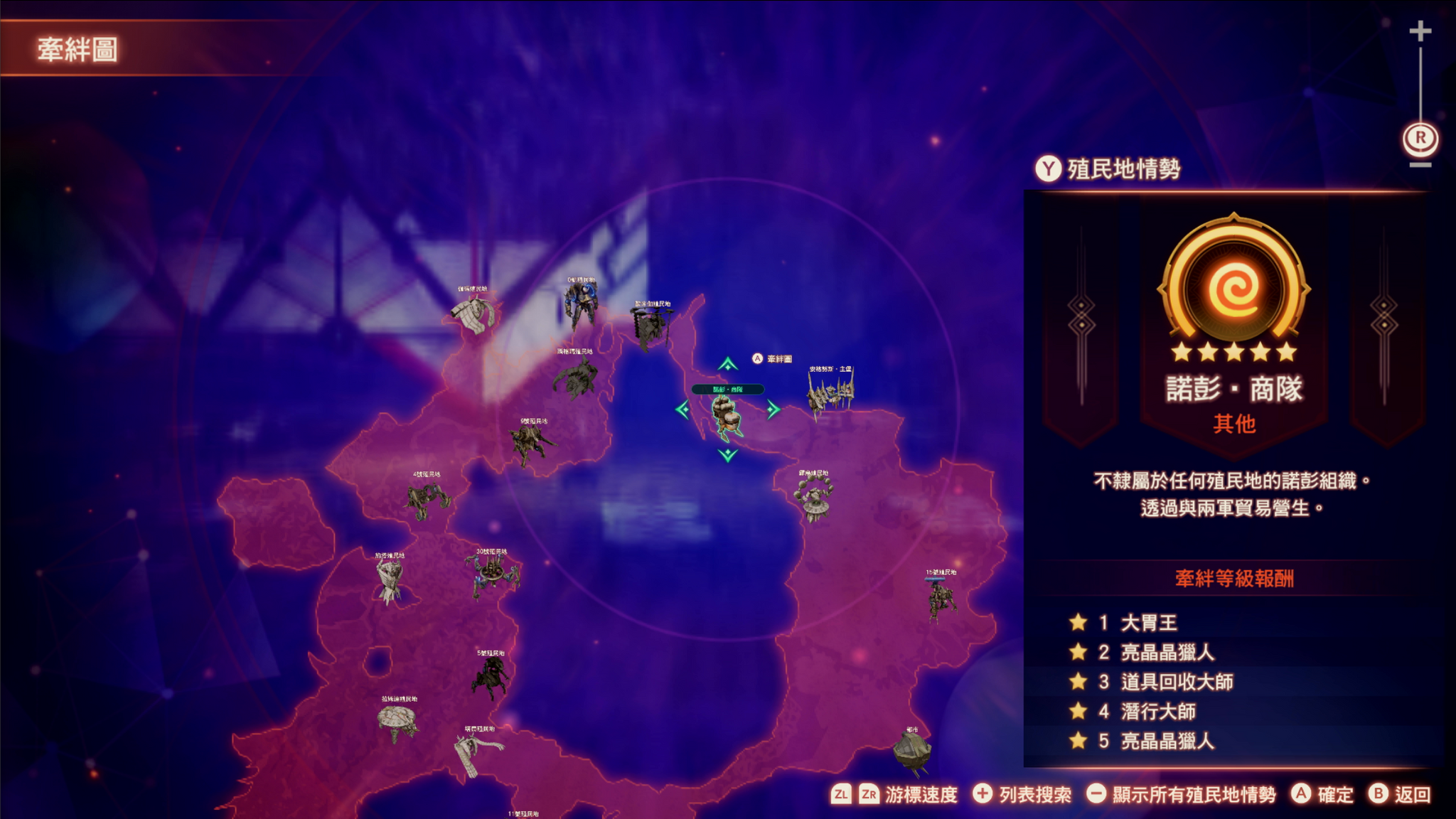Select the 諾彭・商隊 caravan marker
The height and width of the screenshot is (819, 1456).
tap(726, 416)
